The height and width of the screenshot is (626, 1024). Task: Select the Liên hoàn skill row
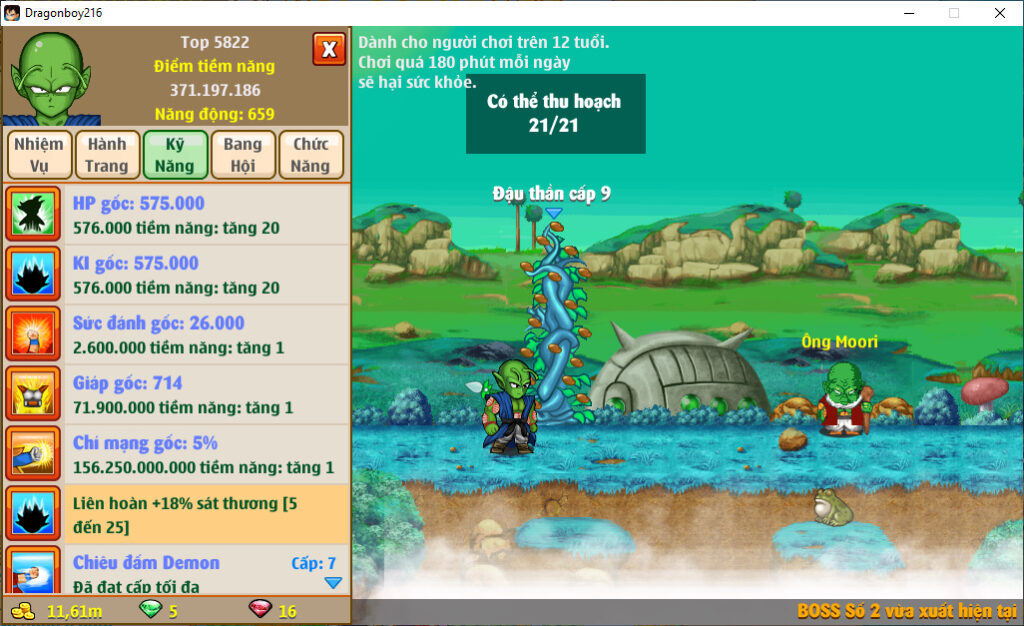click(x=176, y=515)
